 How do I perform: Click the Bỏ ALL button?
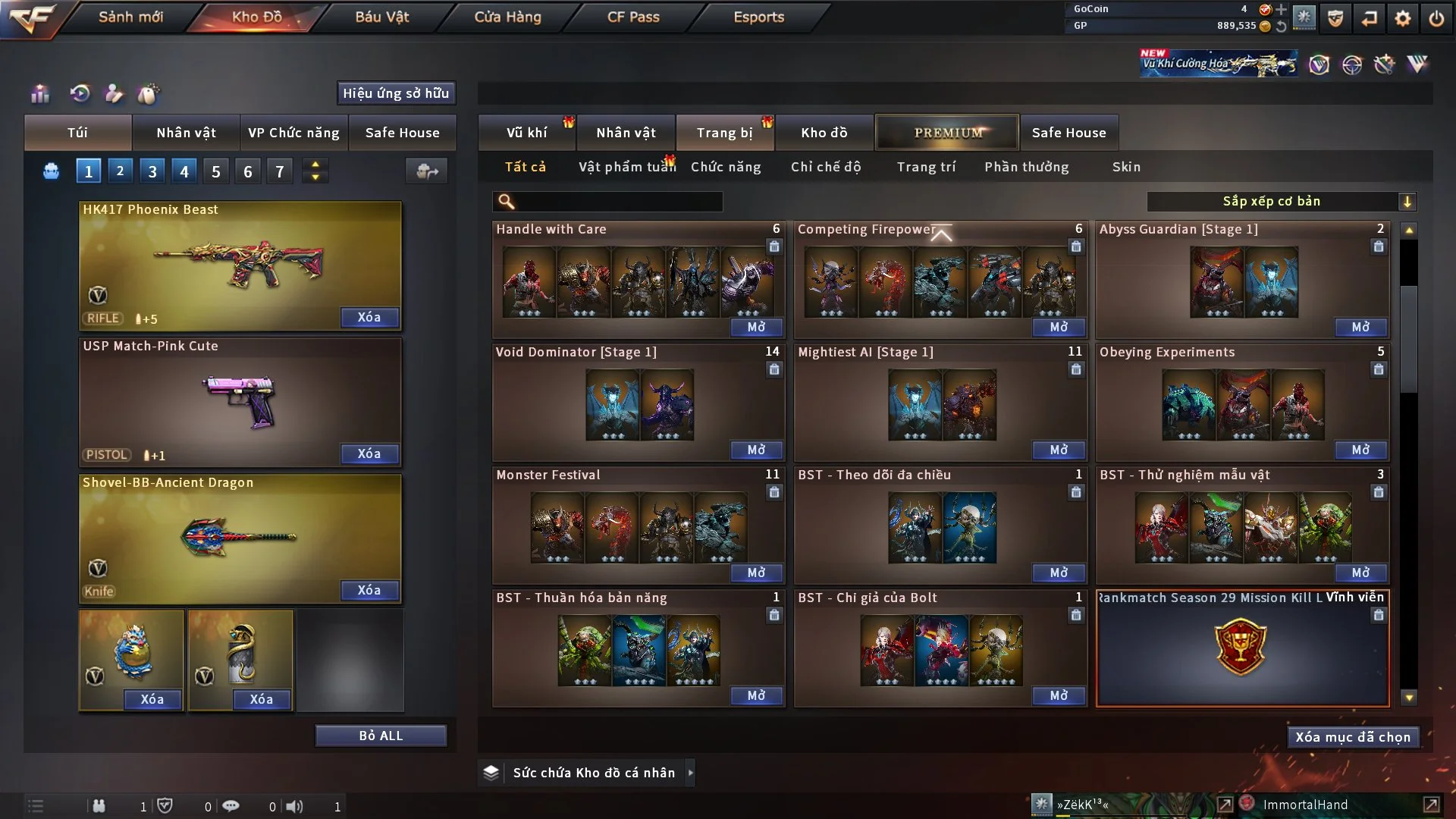coord(381,736)
